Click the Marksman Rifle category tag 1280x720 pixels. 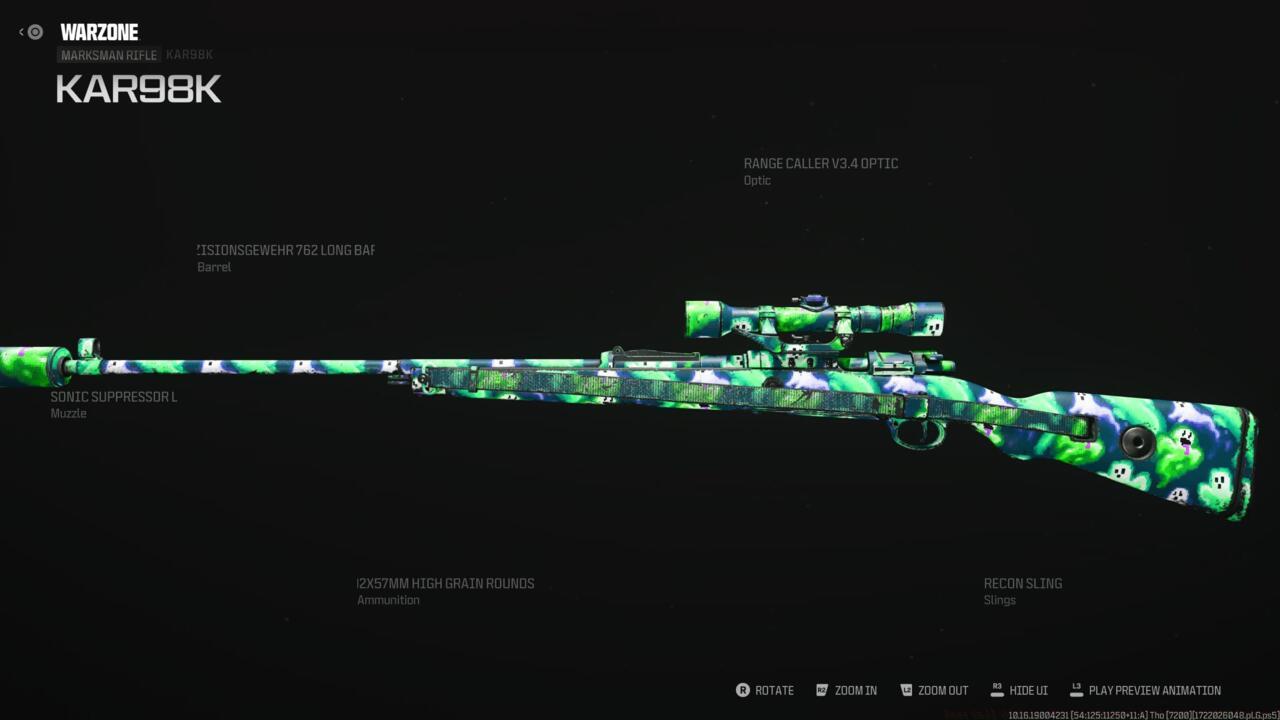tap(109, 55)
